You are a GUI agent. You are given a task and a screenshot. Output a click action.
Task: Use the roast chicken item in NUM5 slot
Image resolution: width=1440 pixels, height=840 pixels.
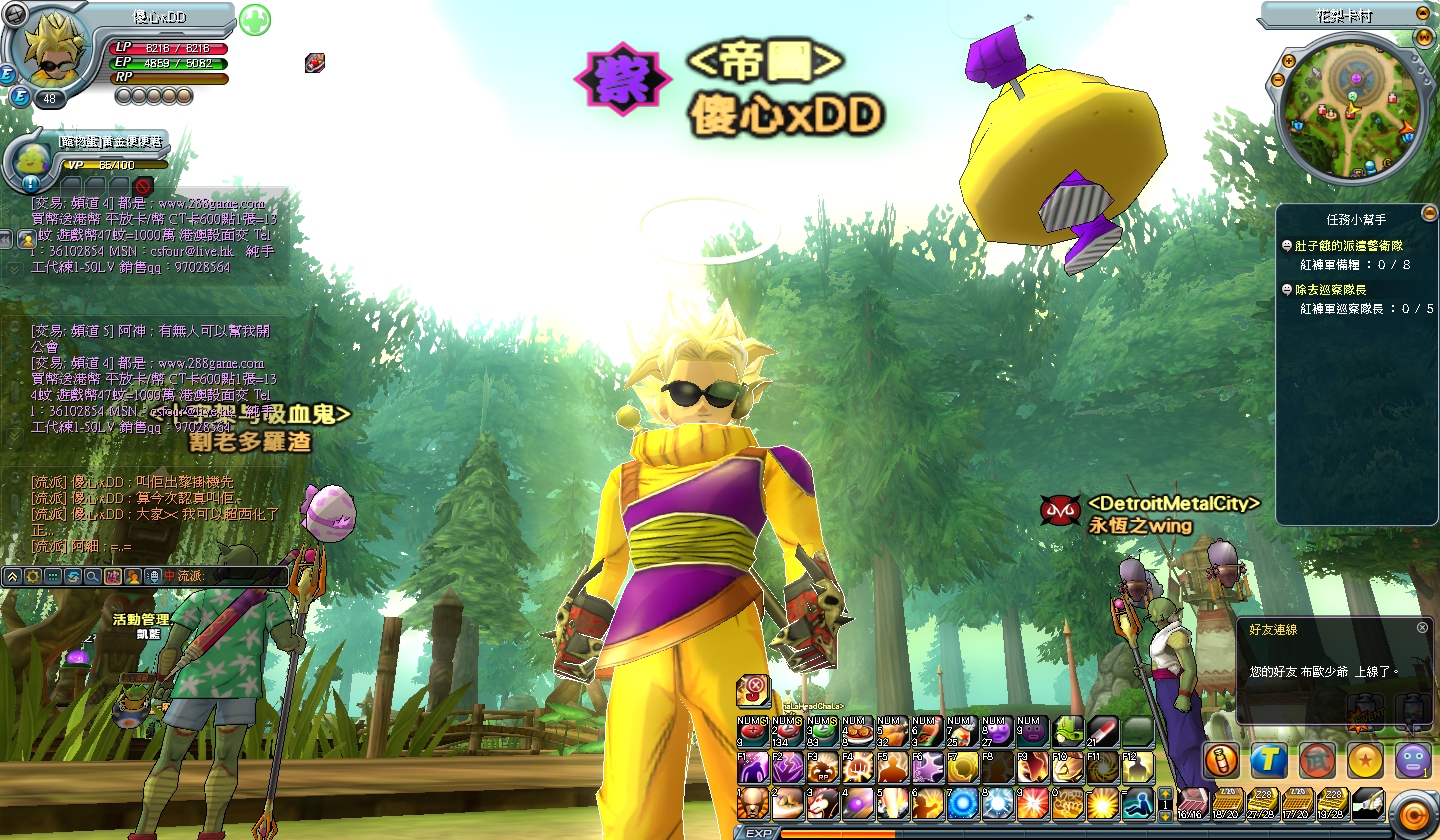pos(892,733)
